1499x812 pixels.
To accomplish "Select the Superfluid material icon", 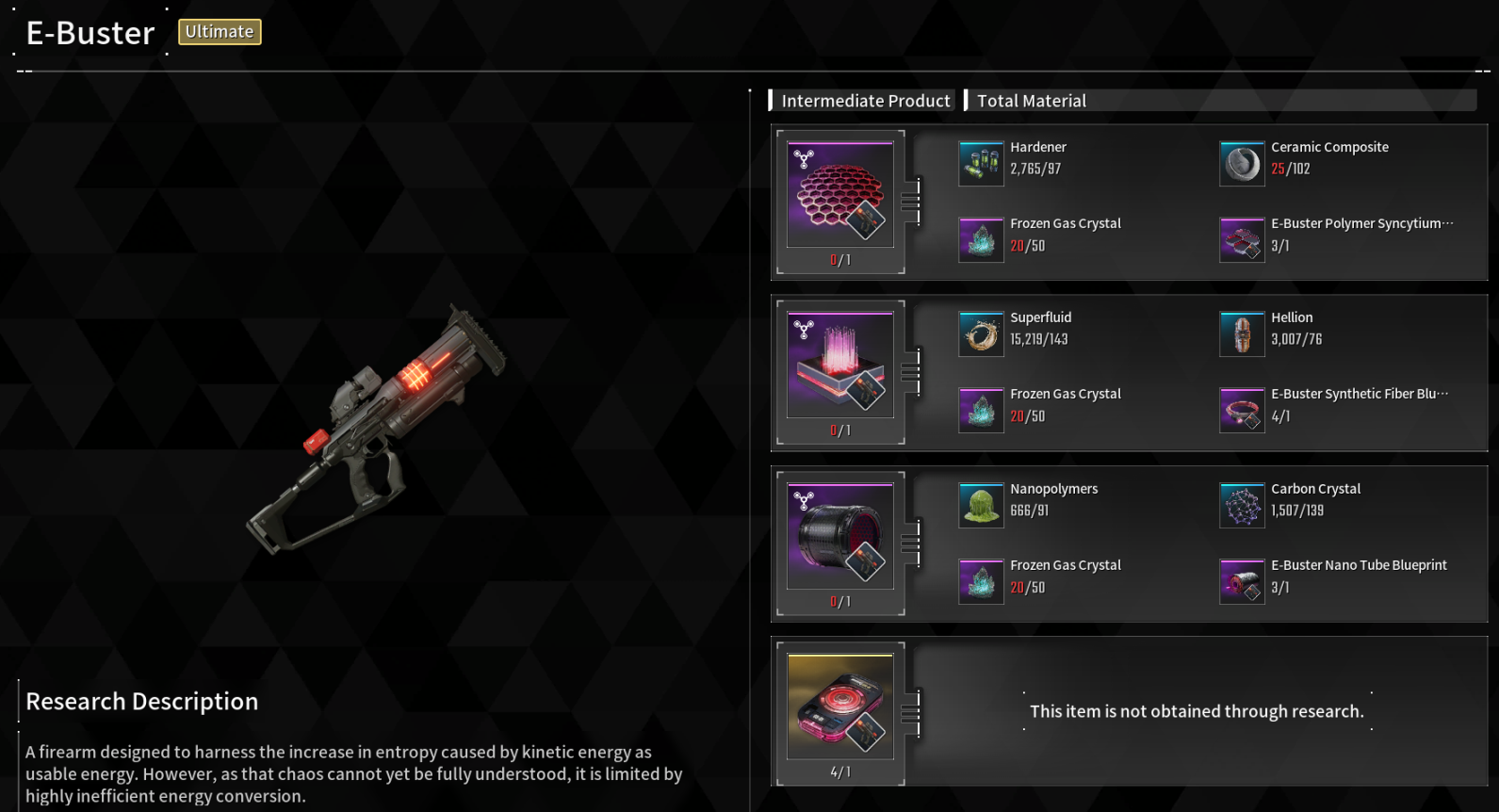I will (981, 334).
